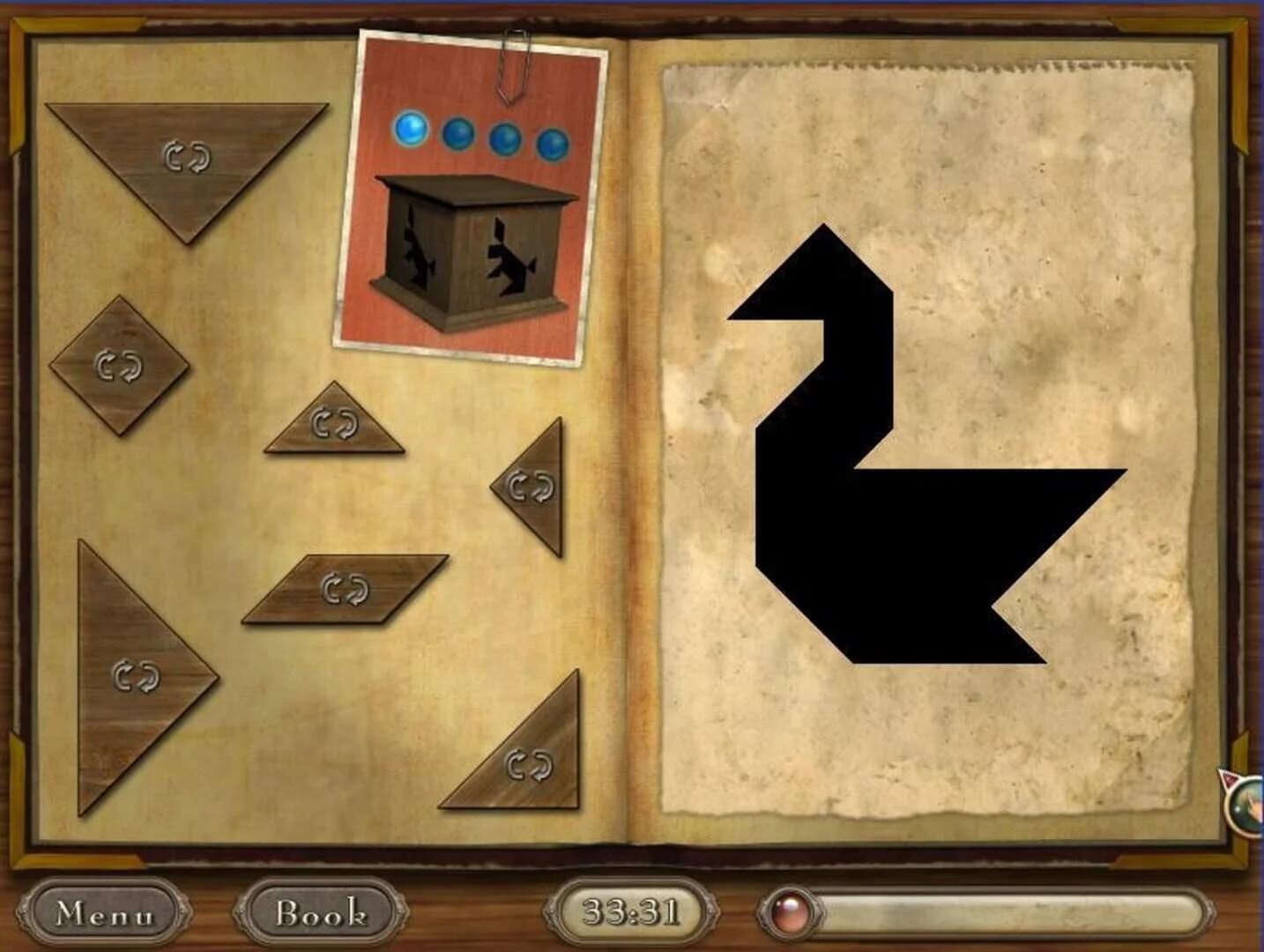Select the third blue orb indicator
Image resolution: width=1264 pixels, height=952 pixels.
coord(507,138)
